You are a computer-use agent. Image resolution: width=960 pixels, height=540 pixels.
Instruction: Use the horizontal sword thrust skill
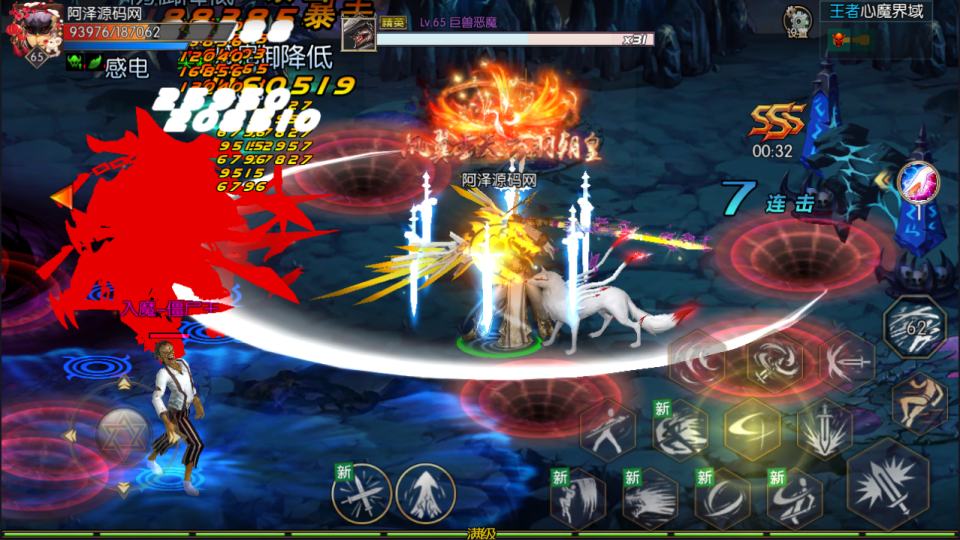846,361
